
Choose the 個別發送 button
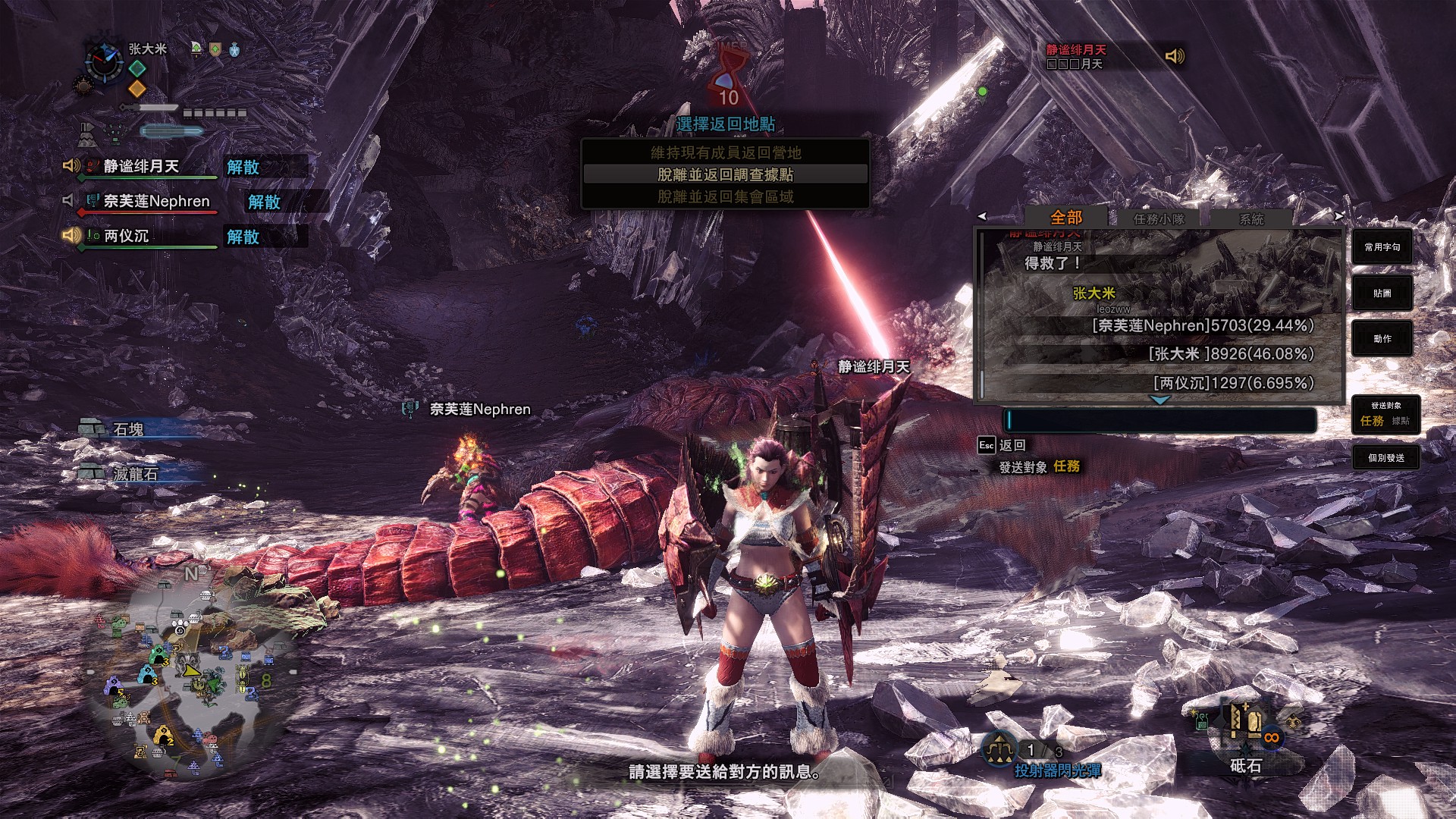tap(1385, 458)
